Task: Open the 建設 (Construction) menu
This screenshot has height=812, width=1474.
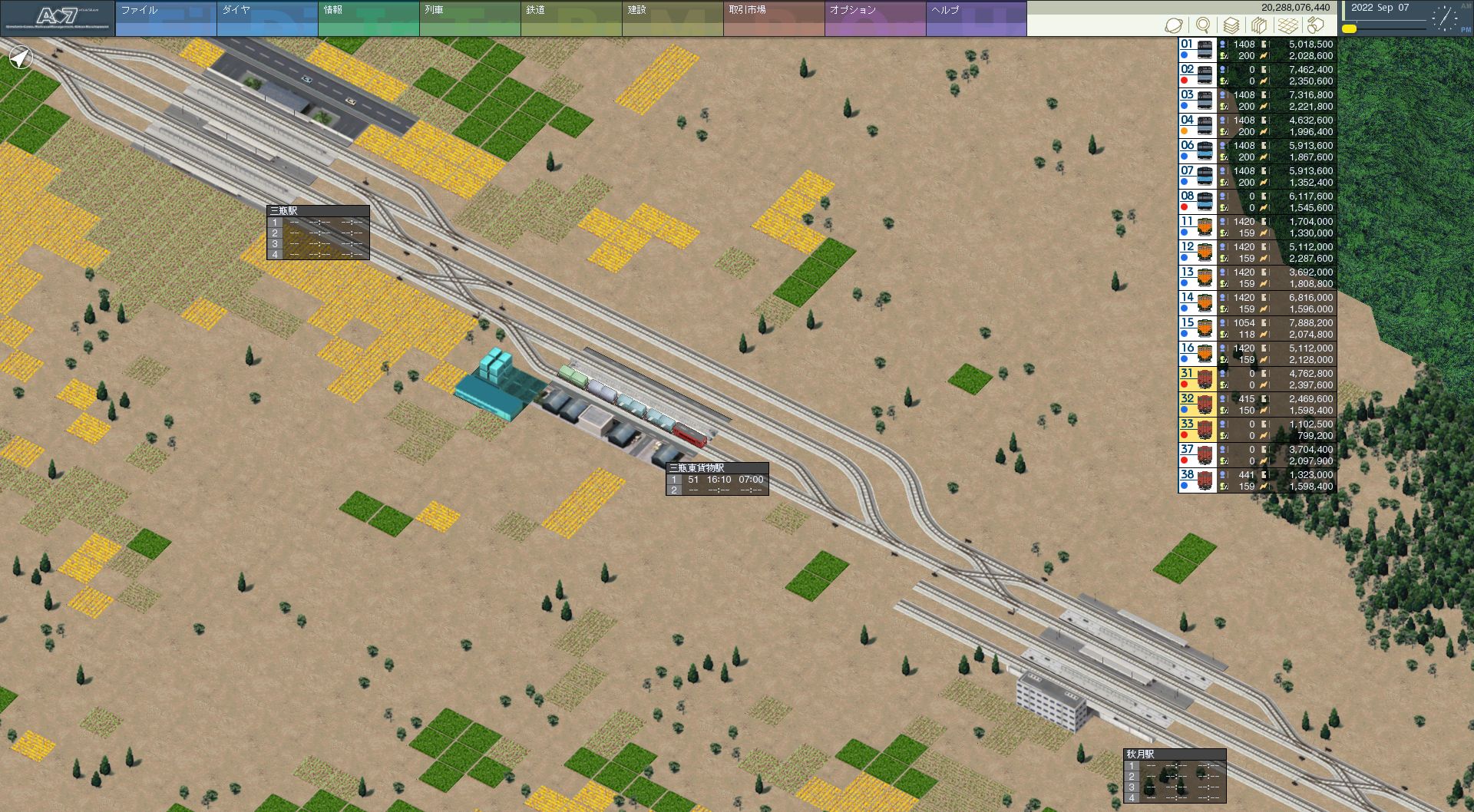Action: pyautogui.click(x=672, y=18)
